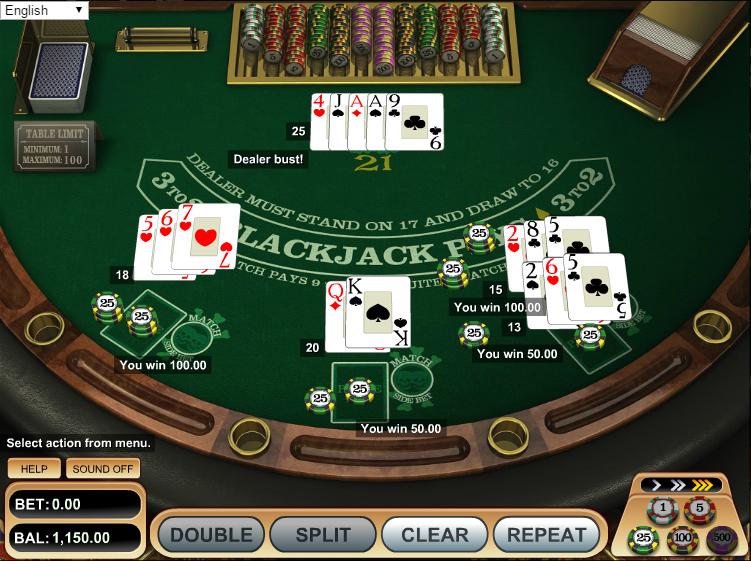Repeat the previous bet
This screenshot has width=751, height=561.
pyautogui.click(x=546, y=535)
